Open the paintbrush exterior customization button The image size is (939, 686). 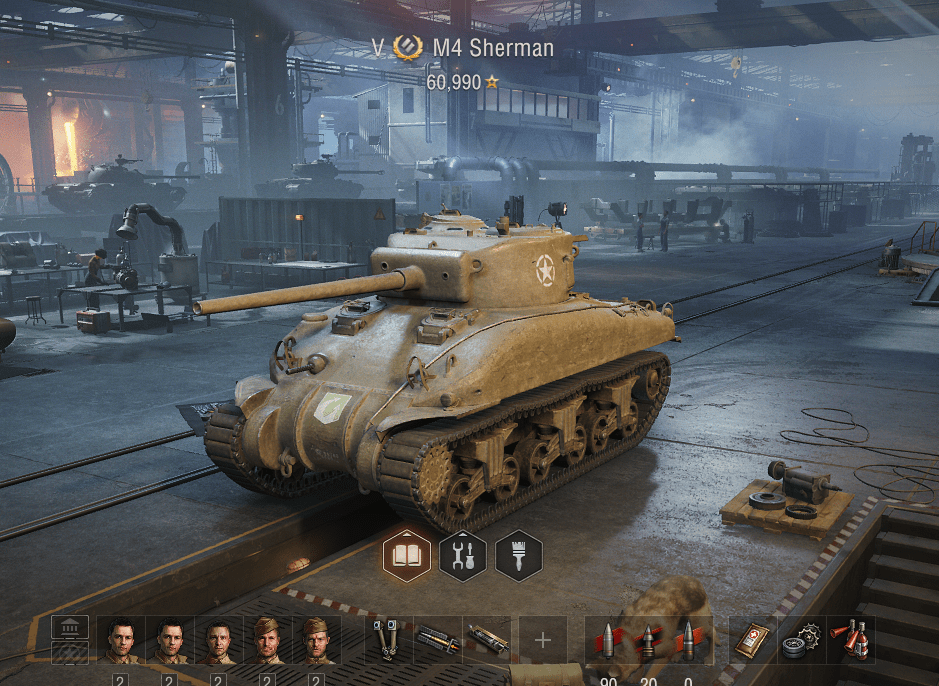(x=518, y=555)
